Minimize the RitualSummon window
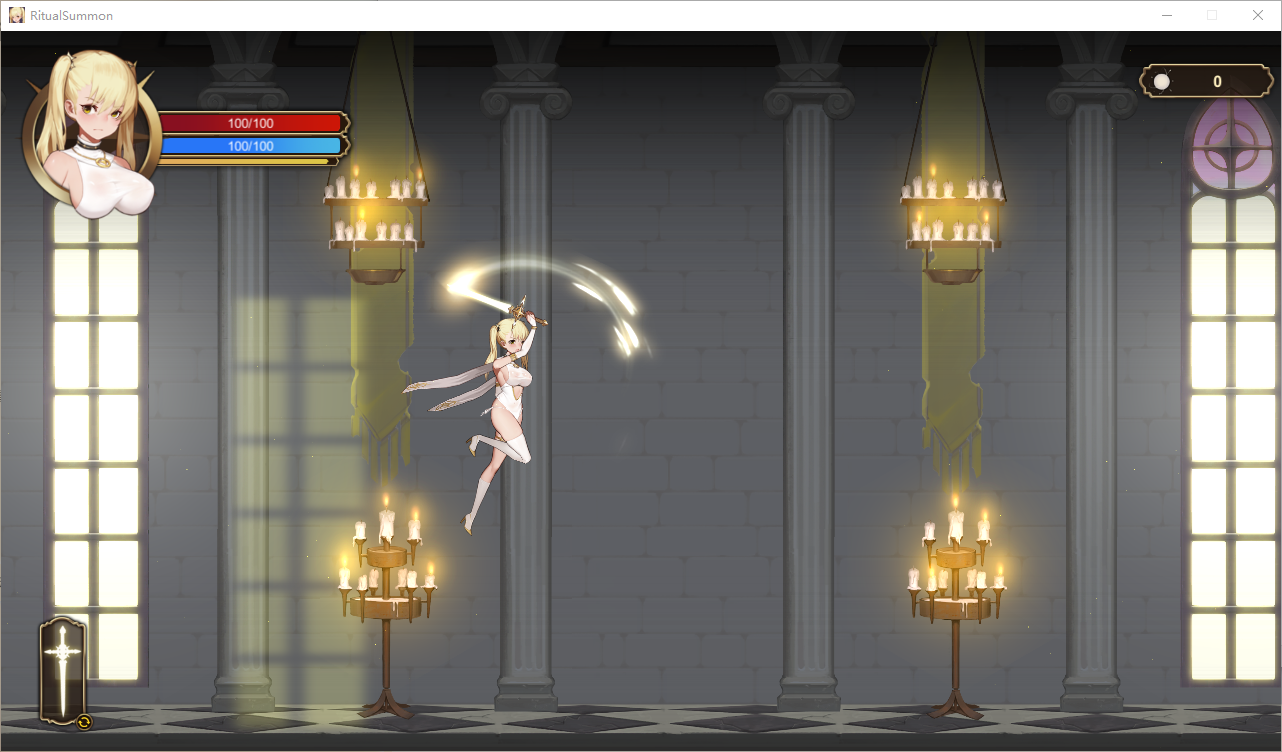The image size is (1282, 752). (1166, 15)
